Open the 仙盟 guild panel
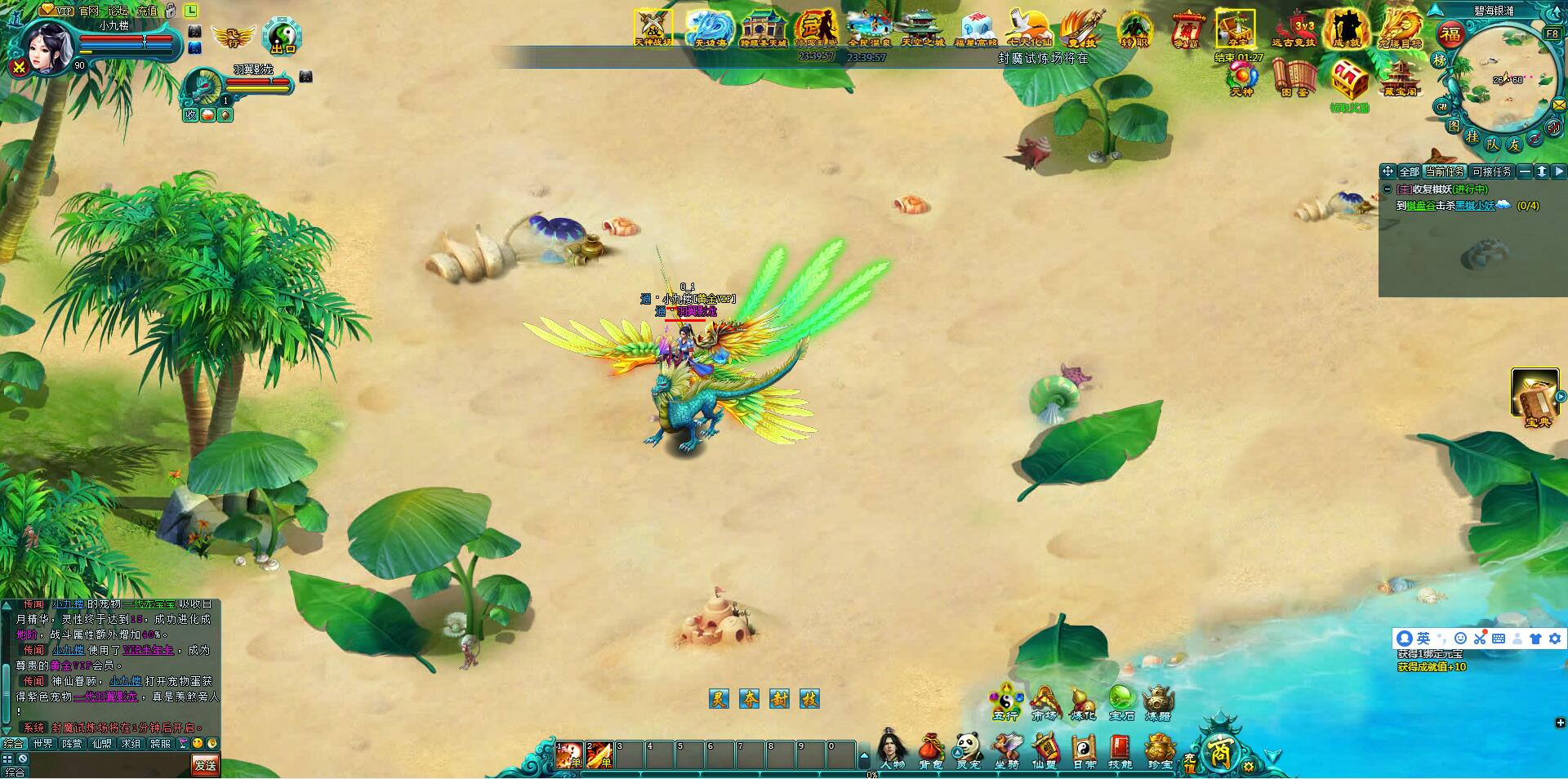 (x=1045, y=750)
